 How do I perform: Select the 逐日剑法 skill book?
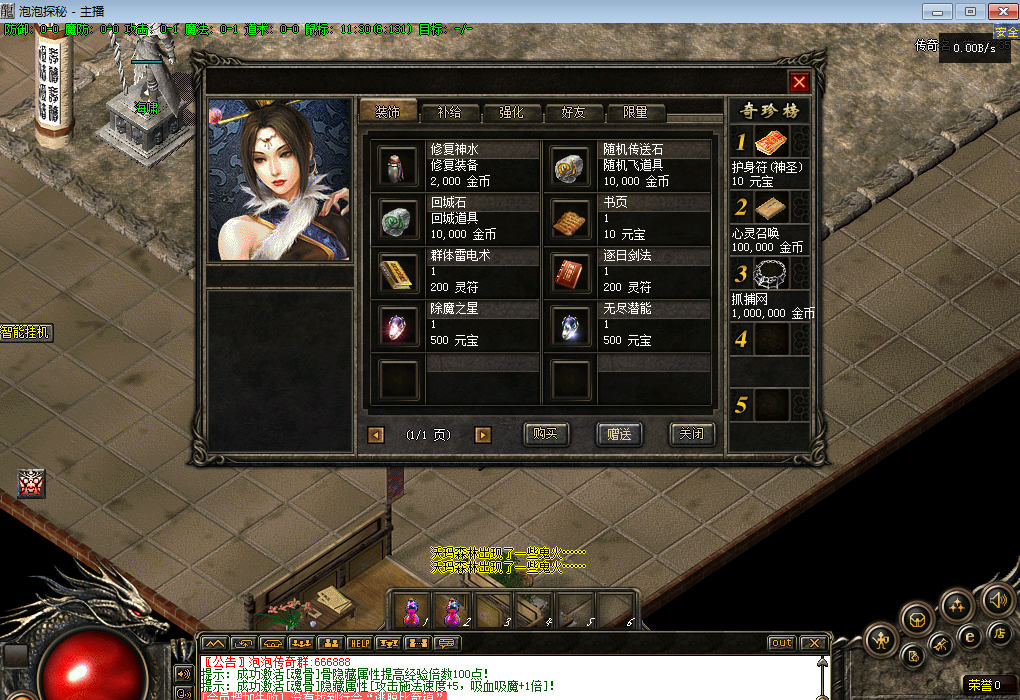[570, 272]
